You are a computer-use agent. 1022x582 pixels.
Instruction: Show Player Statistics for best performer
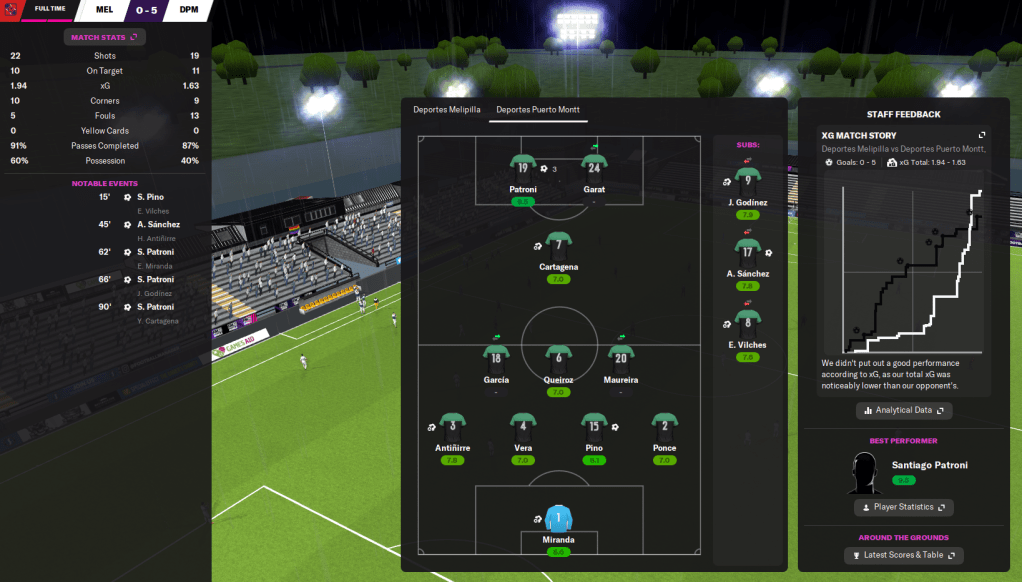(903, 507)
